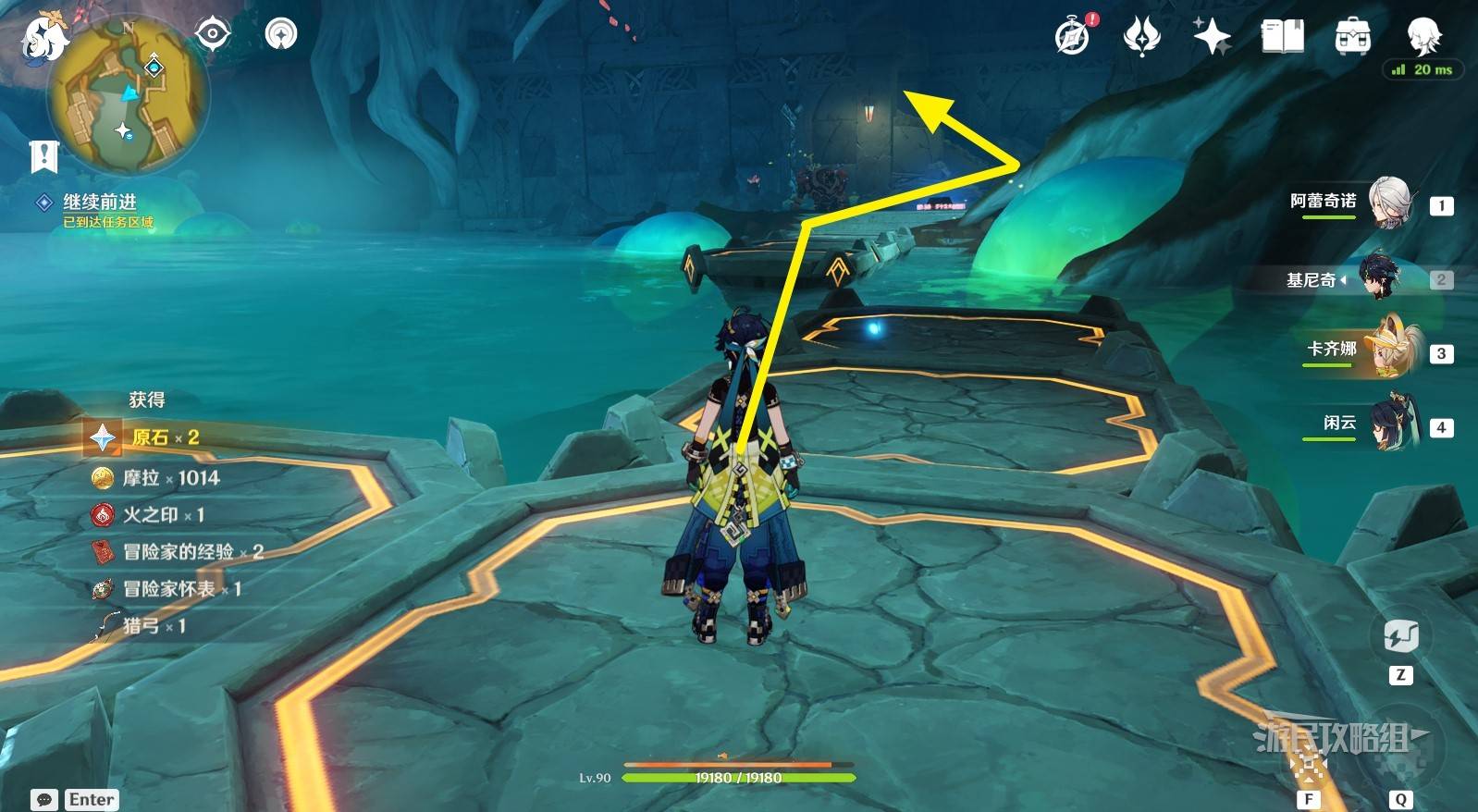
Task: Select active character 基尼奇 in party list
Action: coord(1380,277)
